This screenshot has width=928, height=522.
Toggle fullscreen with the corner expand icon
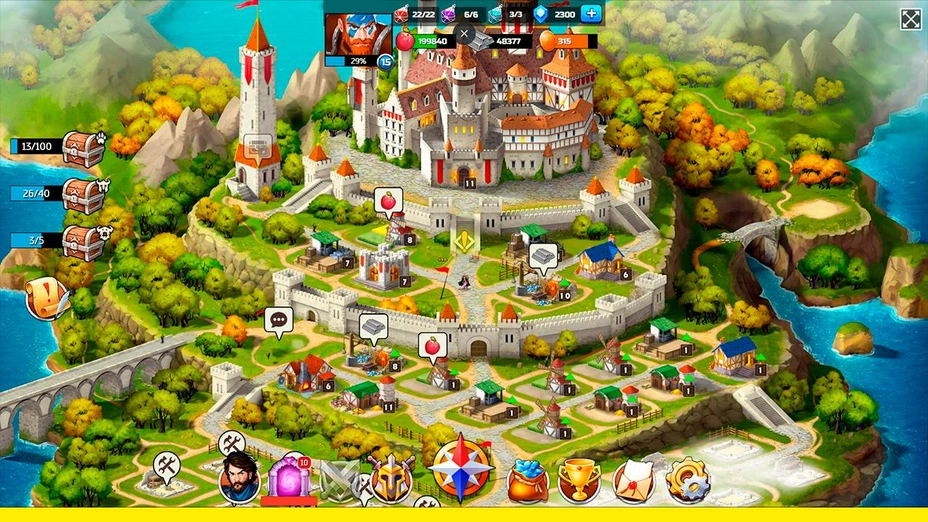910,19
